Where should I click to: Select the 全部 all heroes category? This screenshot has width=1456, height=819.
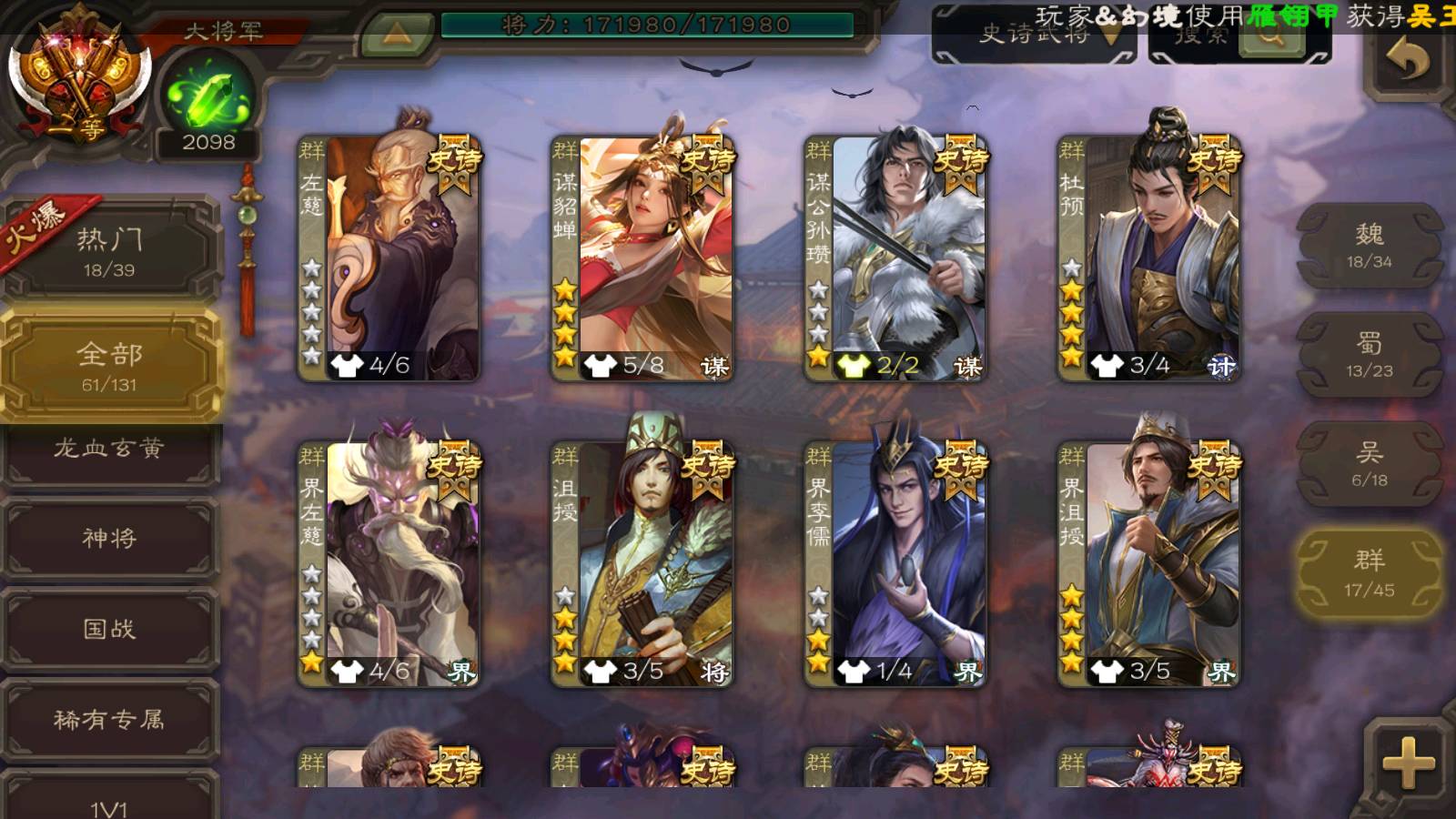pyautogui.click(x=109, y=366)
